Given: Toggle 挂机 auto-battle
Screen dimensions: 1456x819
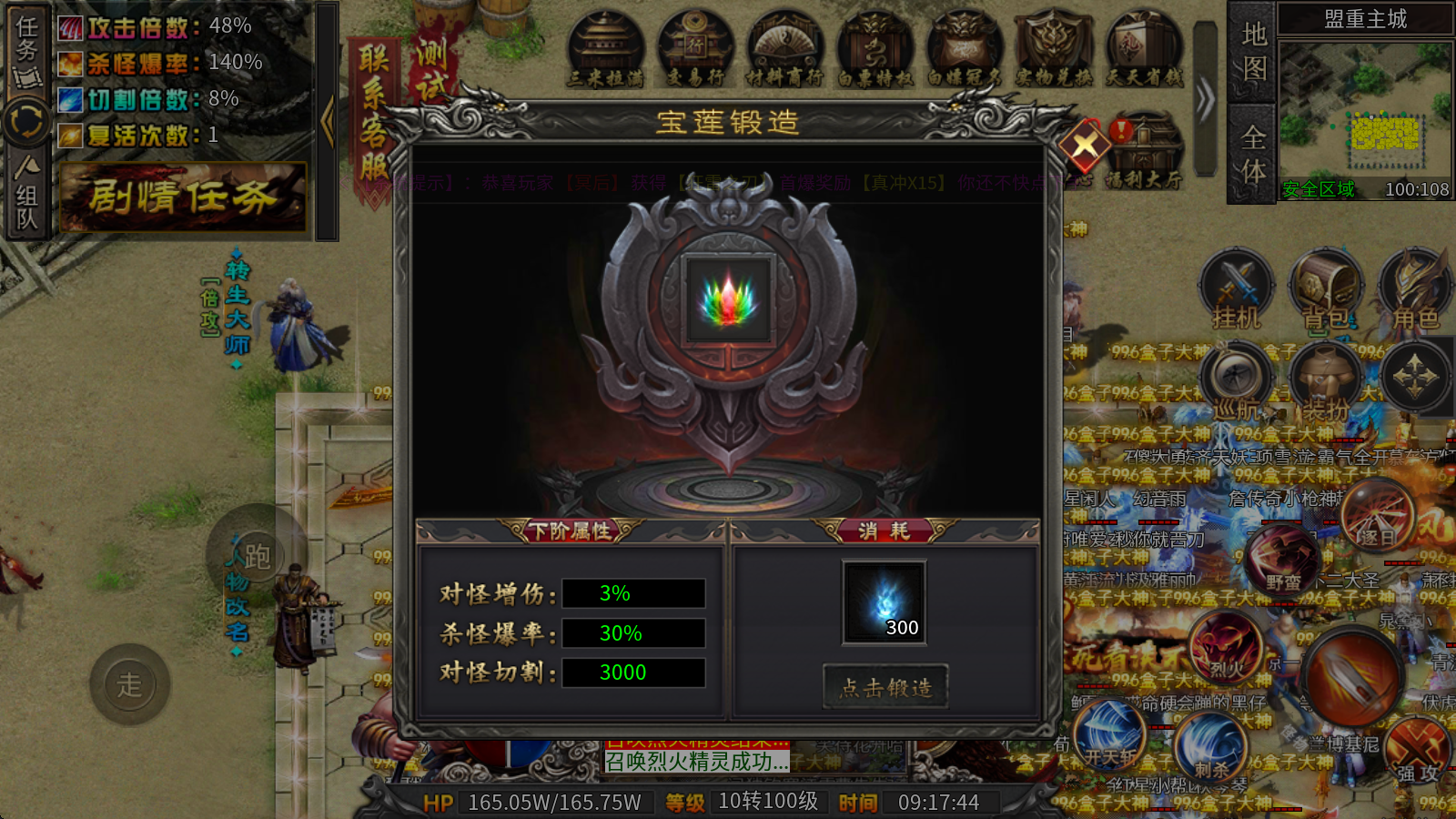Looking at the screenshot, I should (x=1236, y=291).
